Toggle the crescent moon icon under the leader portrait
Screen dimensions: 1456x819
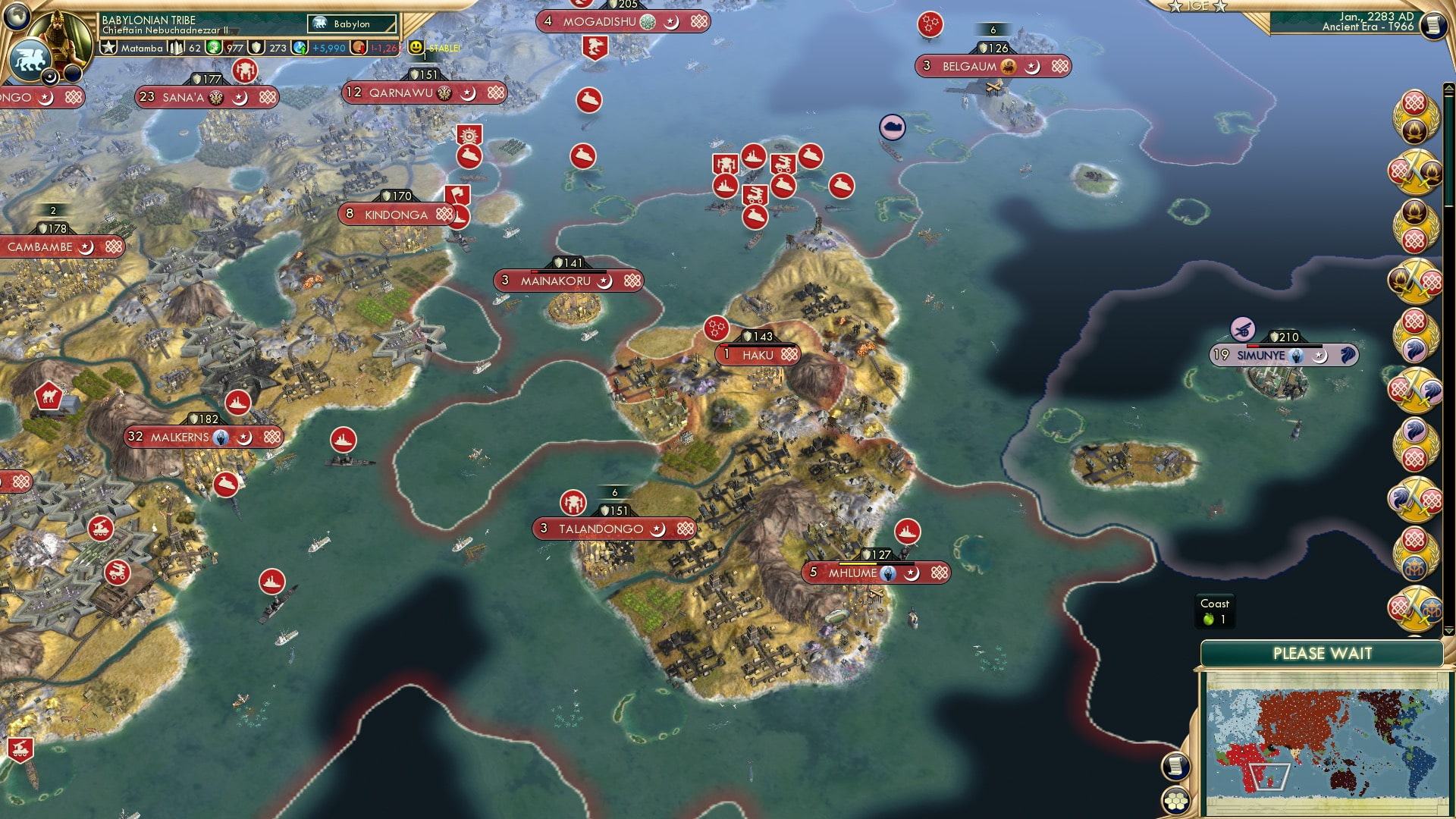coord(49,77)
